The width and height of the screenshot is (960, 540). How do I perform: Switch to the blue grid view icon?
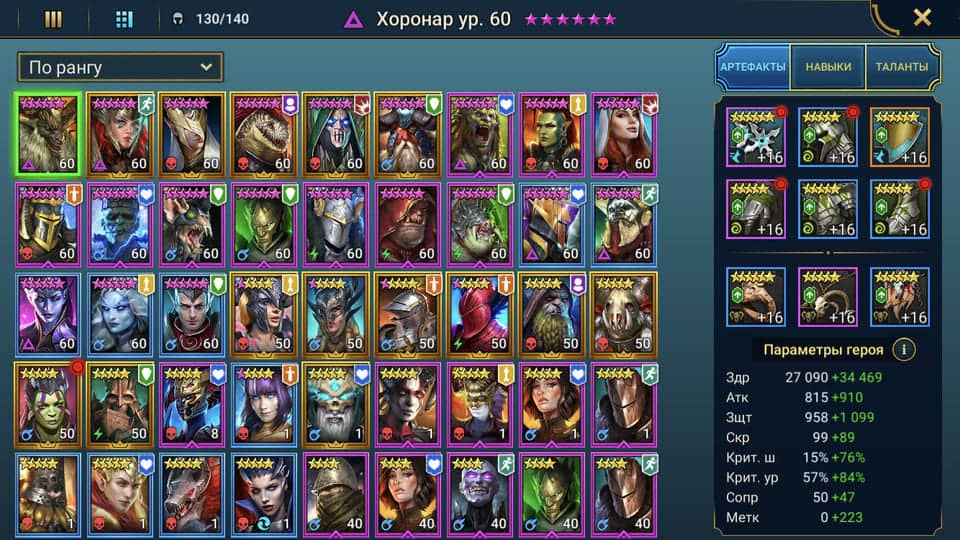pos(124,19)
